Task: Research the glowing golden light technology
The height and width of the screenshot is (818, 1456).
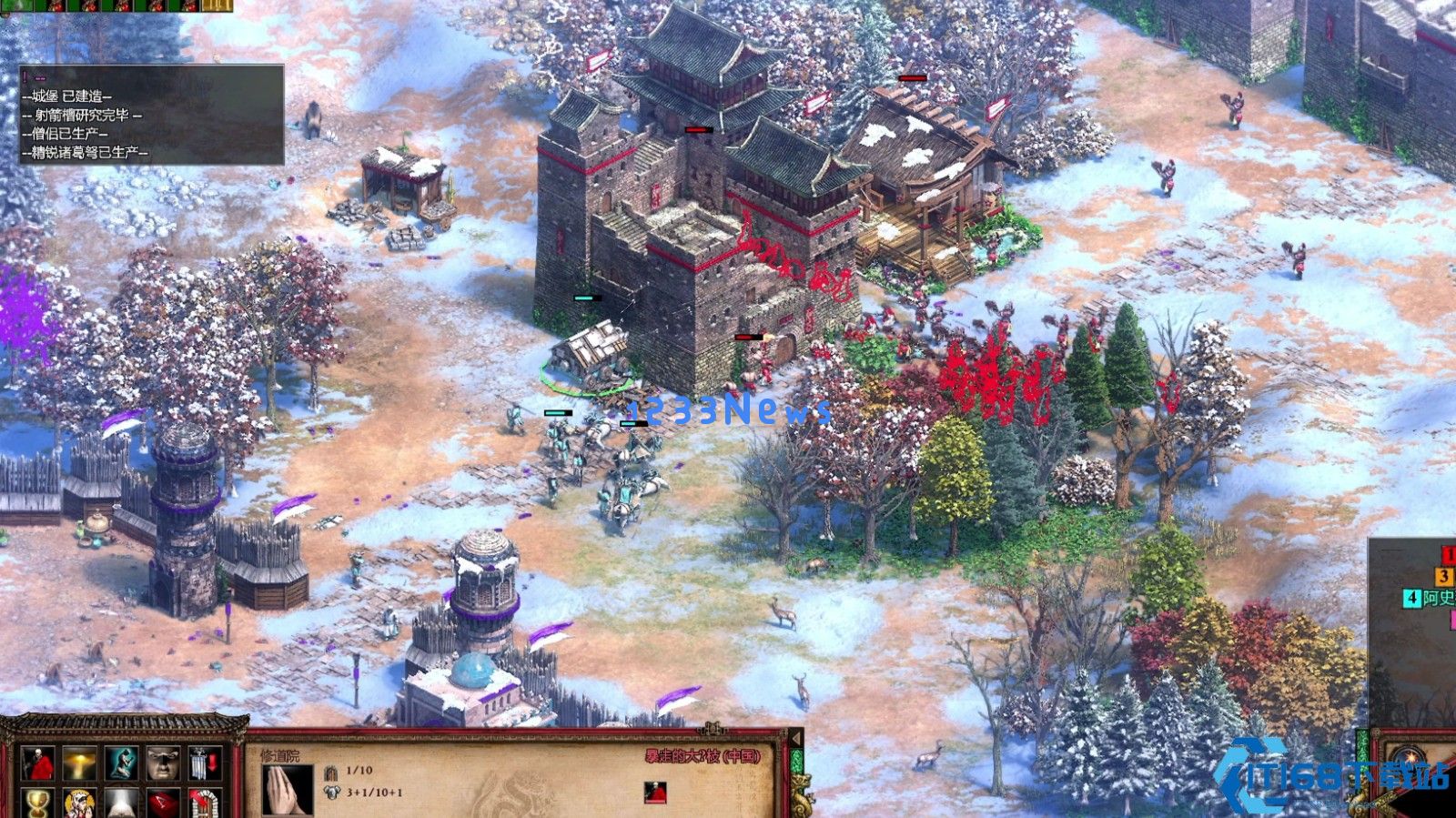Action: pos(80,764)
